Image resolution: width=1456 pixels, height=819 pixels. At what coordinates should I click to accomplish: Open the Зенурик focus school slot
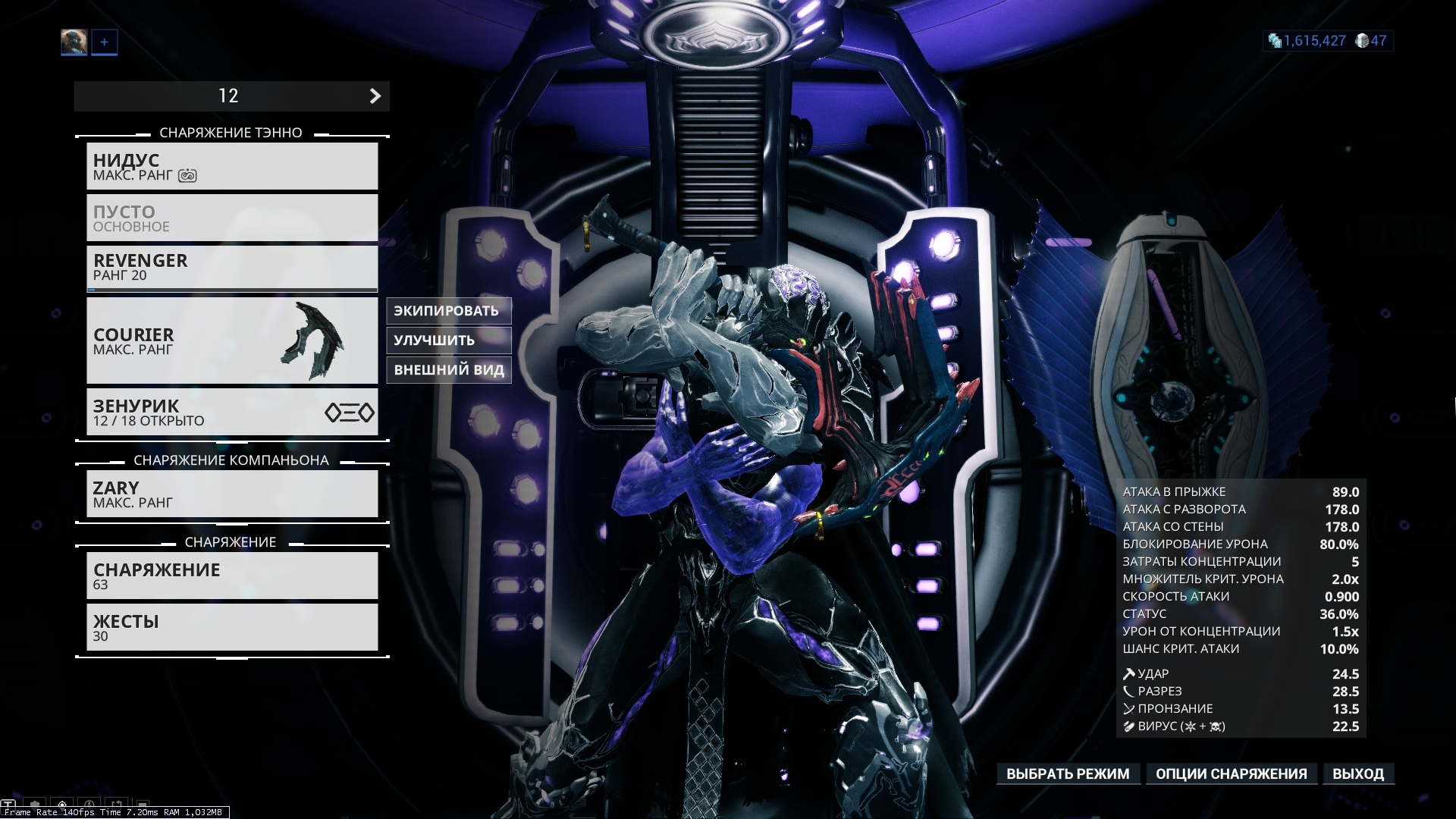pos(232,412)
